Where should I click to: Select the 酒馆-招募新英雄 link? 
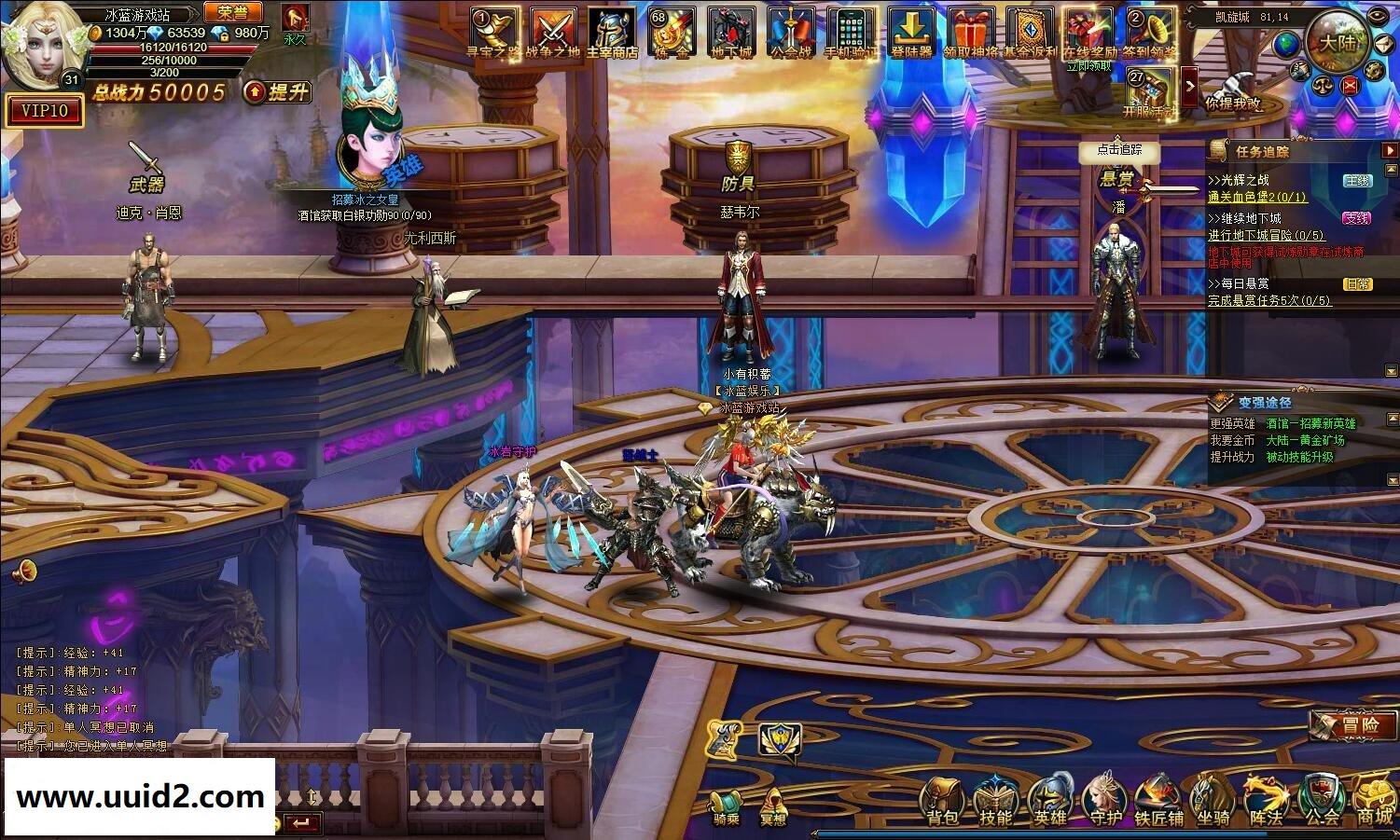pos(1310,423)
